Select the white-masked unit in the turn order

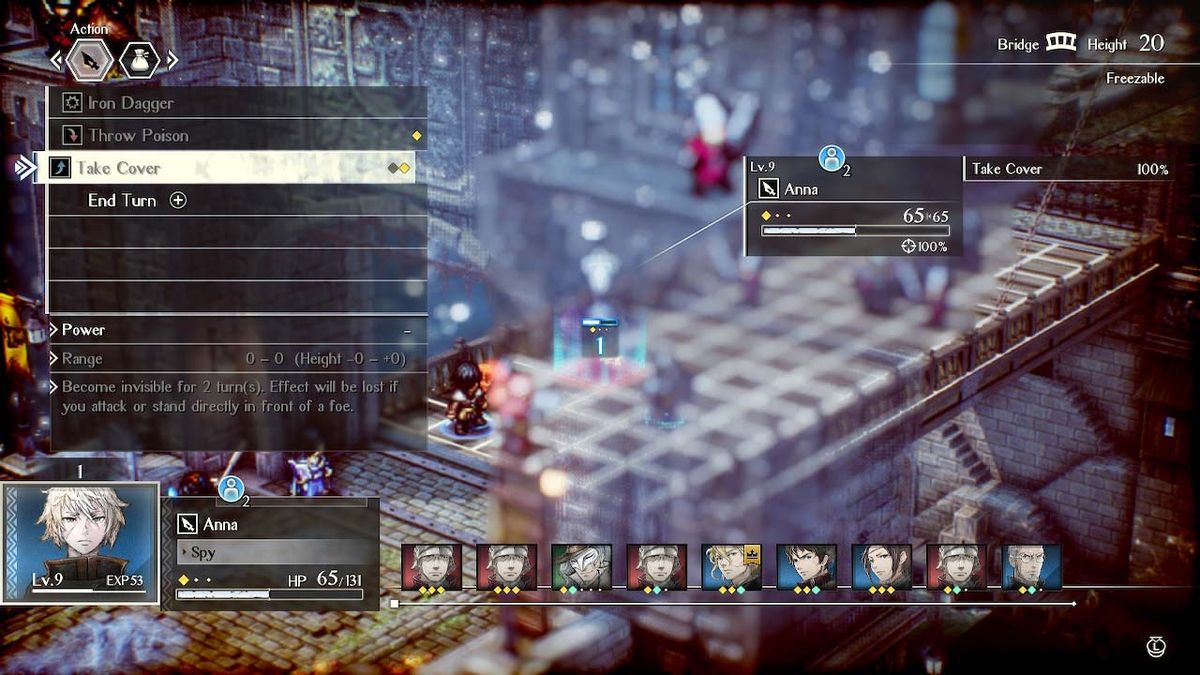point(581,568)
